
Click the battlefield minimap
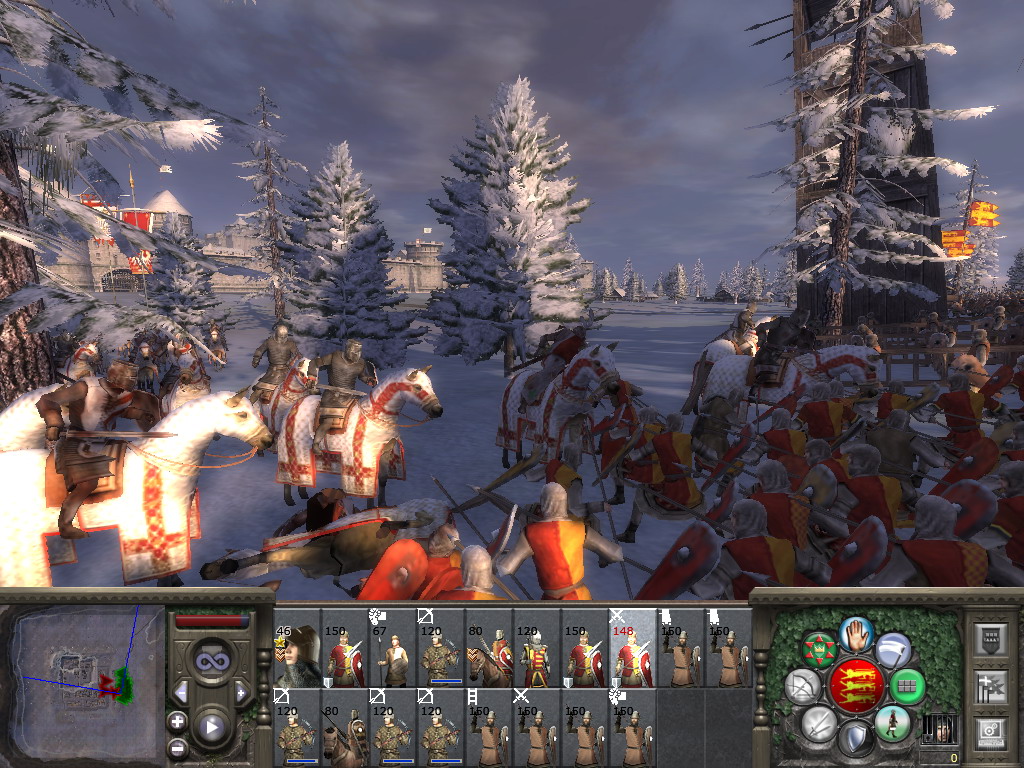(x=83, y=676)
